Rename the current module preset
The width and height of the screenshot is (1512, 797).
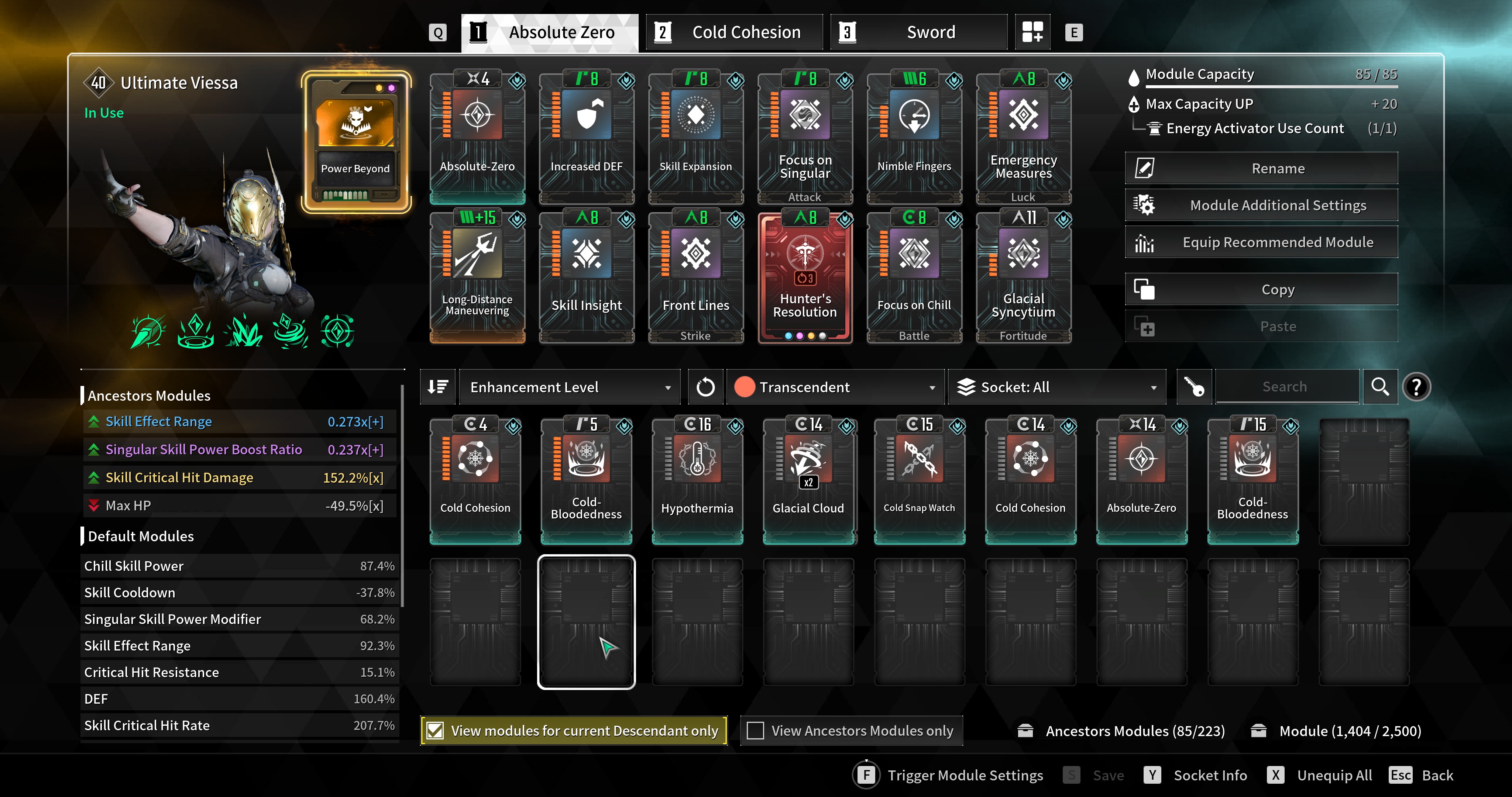tap(1261, 168)
